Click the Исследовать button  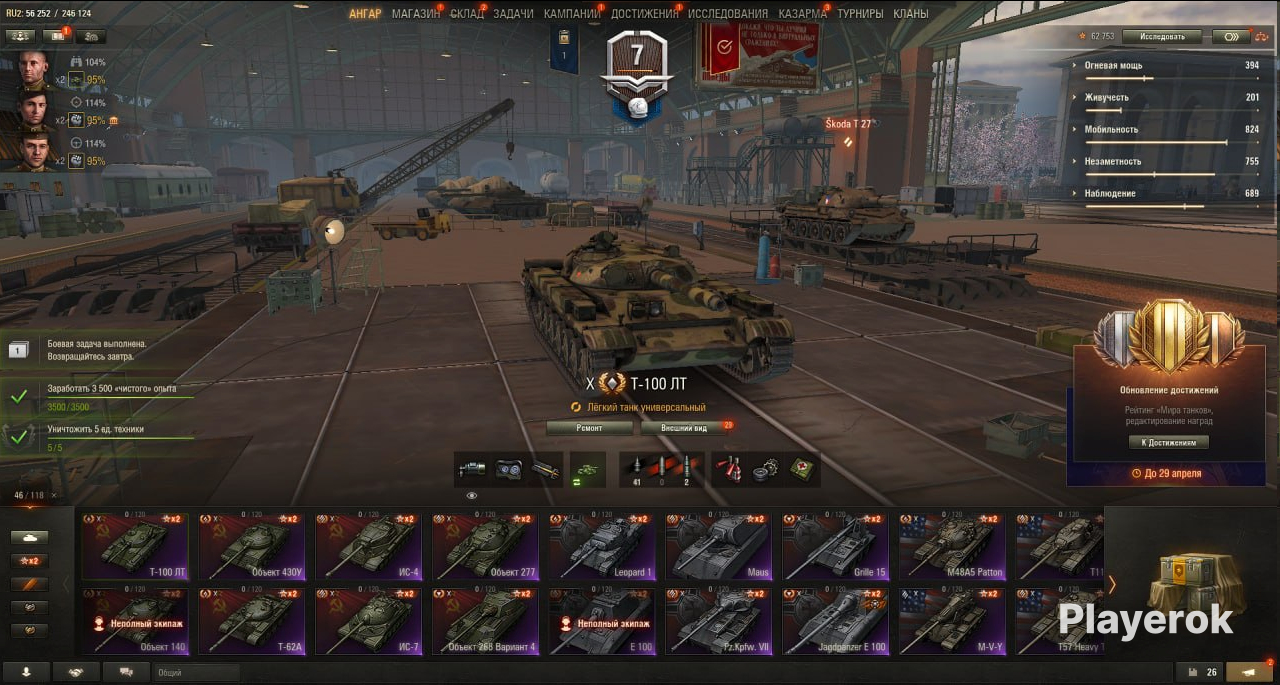[x=1161, y=37]
